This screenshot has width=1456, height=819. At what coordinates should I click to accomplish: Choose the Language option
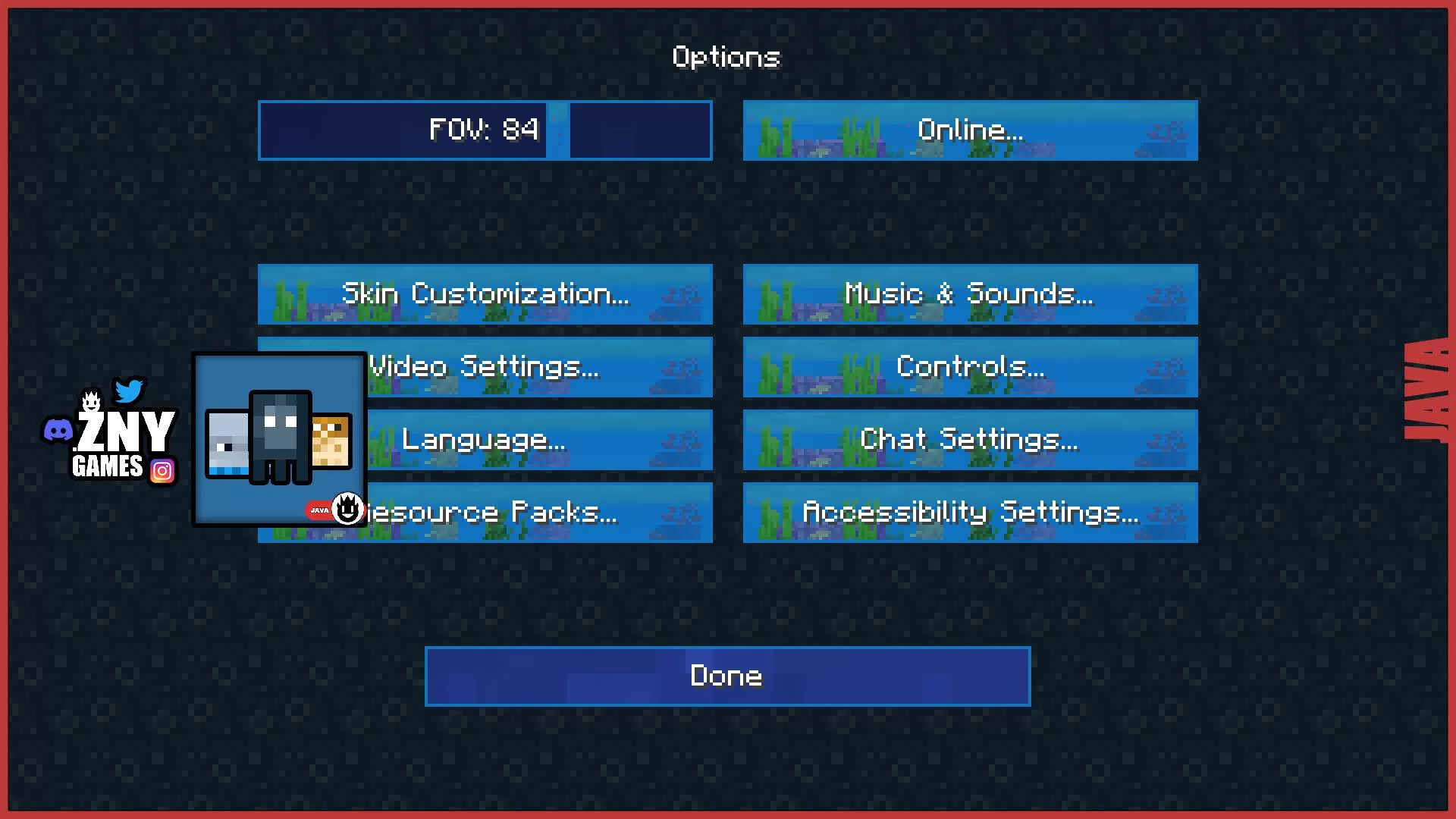click(x=531, y=440)
